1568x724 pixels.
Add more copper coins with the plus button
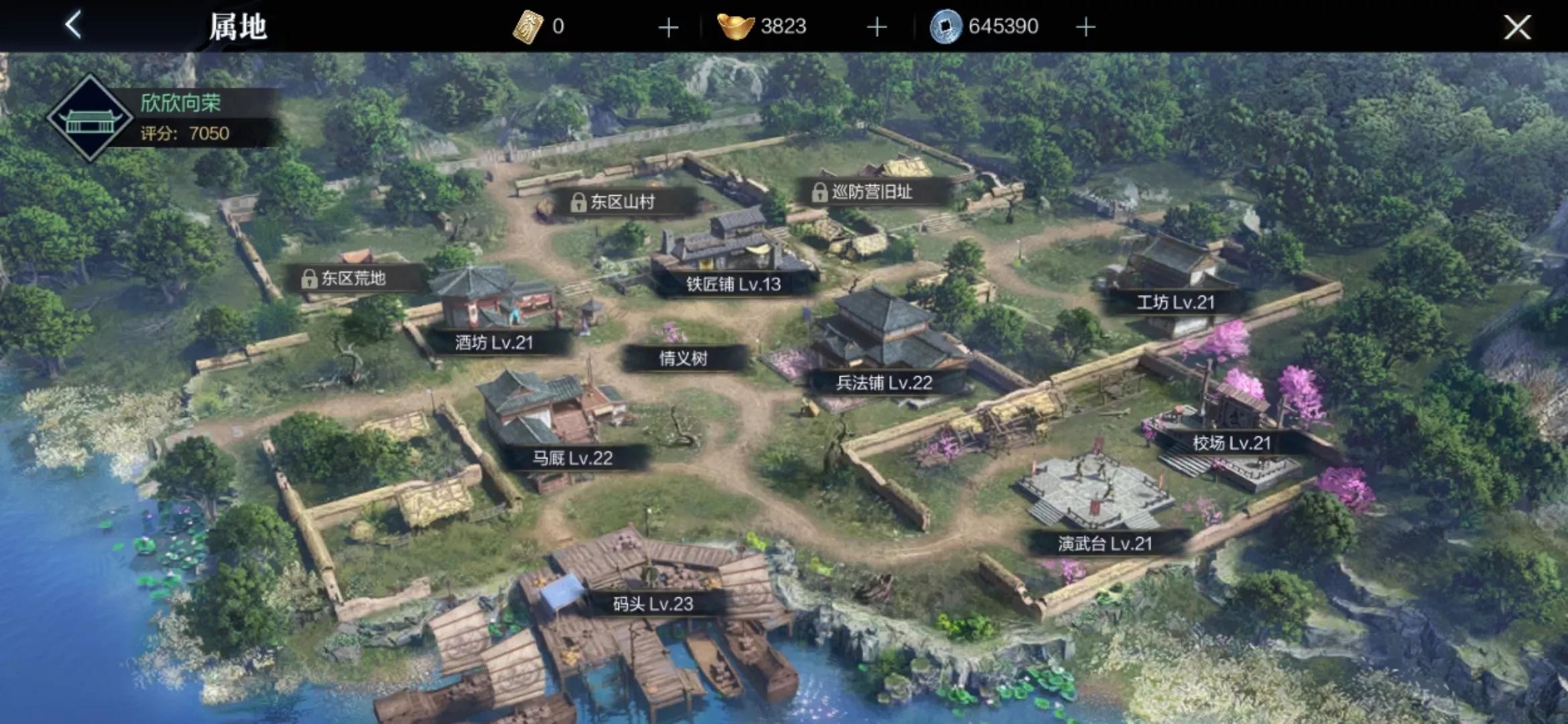pyautogui.click(x=1086, y=27)
